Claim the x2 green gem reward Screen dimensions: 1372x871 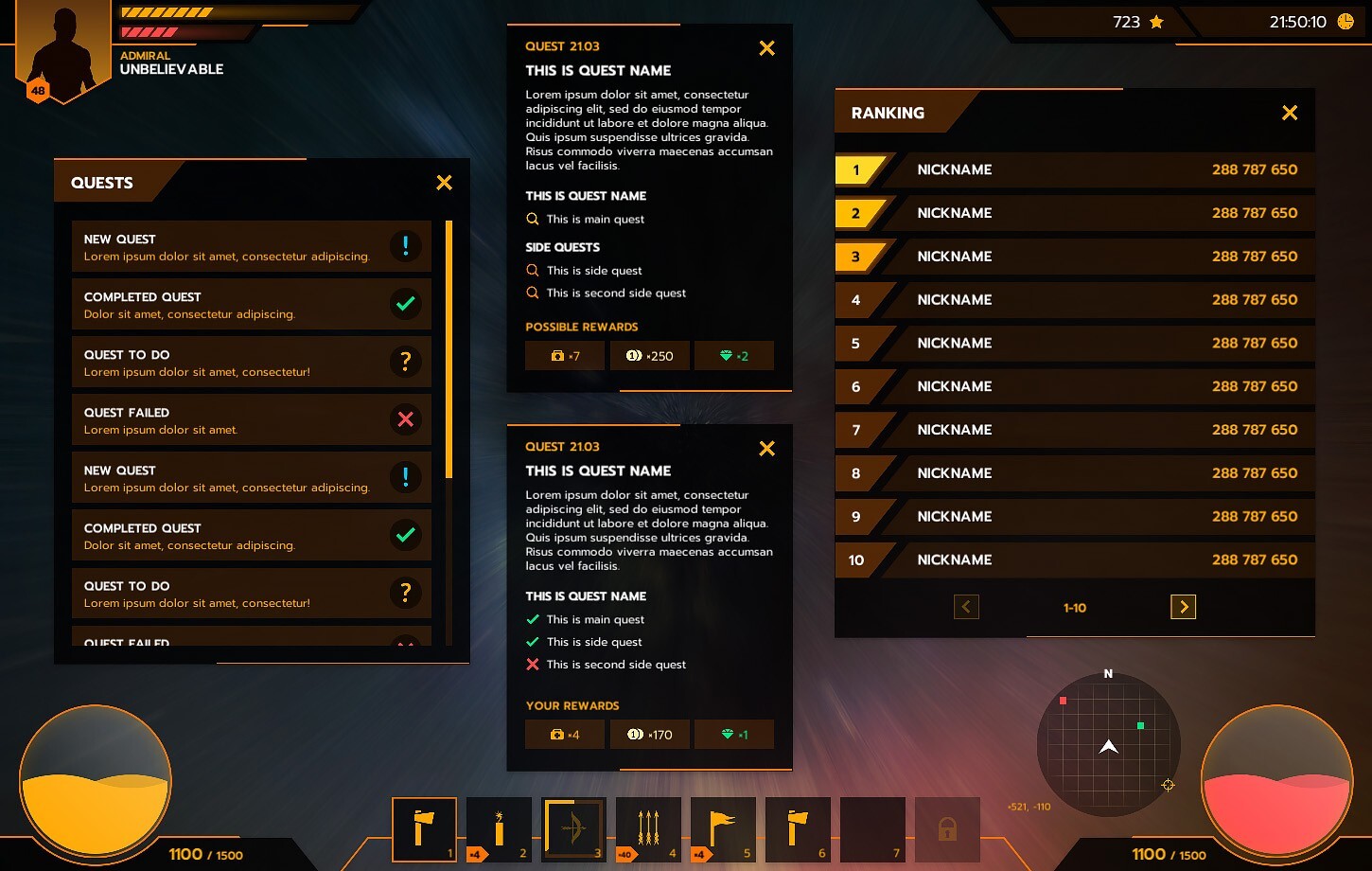734,355
